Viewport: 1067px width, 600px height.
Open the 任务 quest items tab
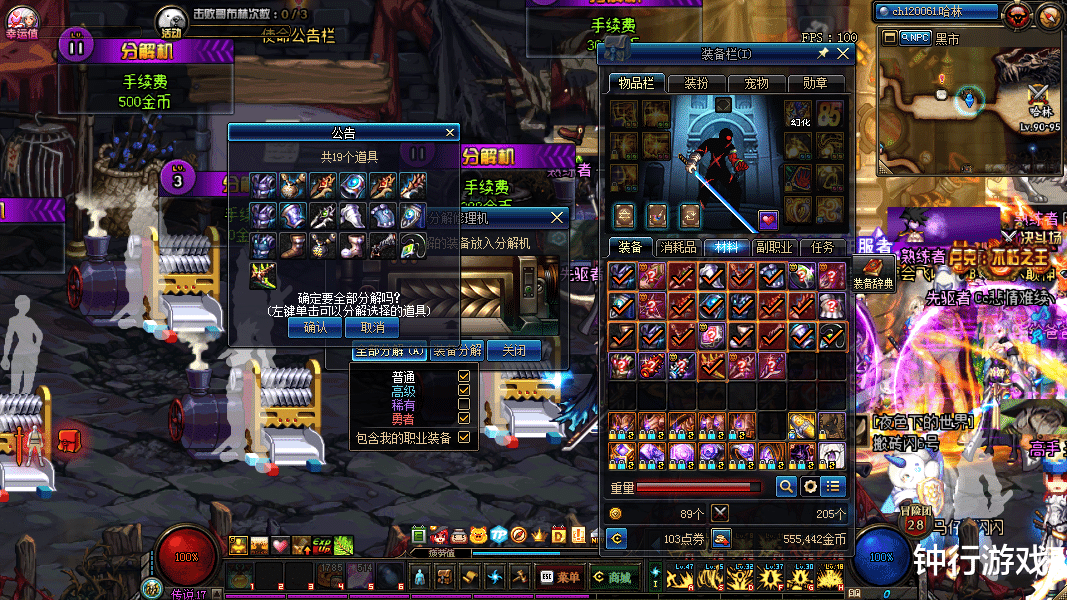(823, 247)
